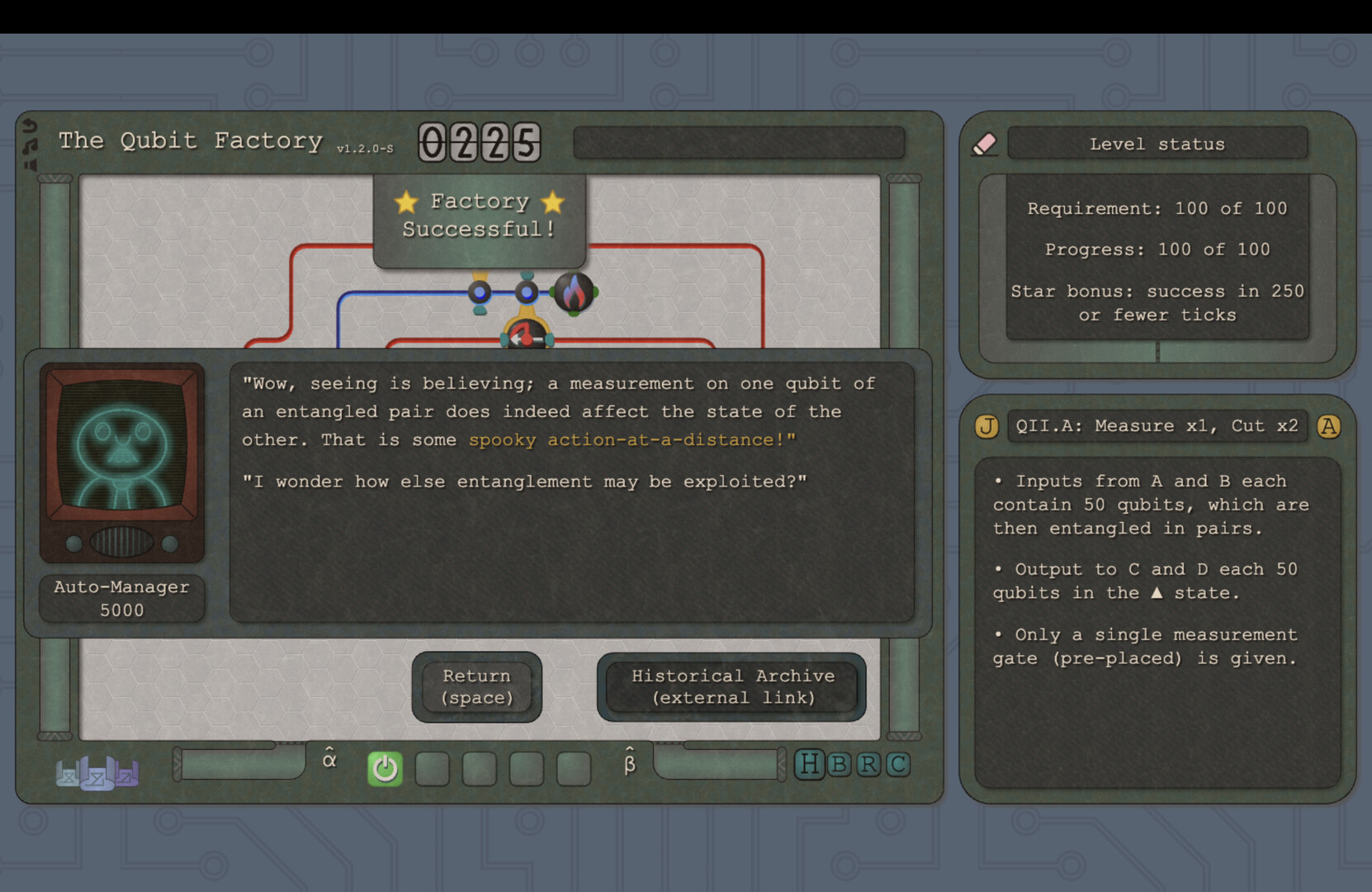Screen dimensions: 1372x892
Task: Mute sound with the speaker icon
Action: (x=30, y=166)
